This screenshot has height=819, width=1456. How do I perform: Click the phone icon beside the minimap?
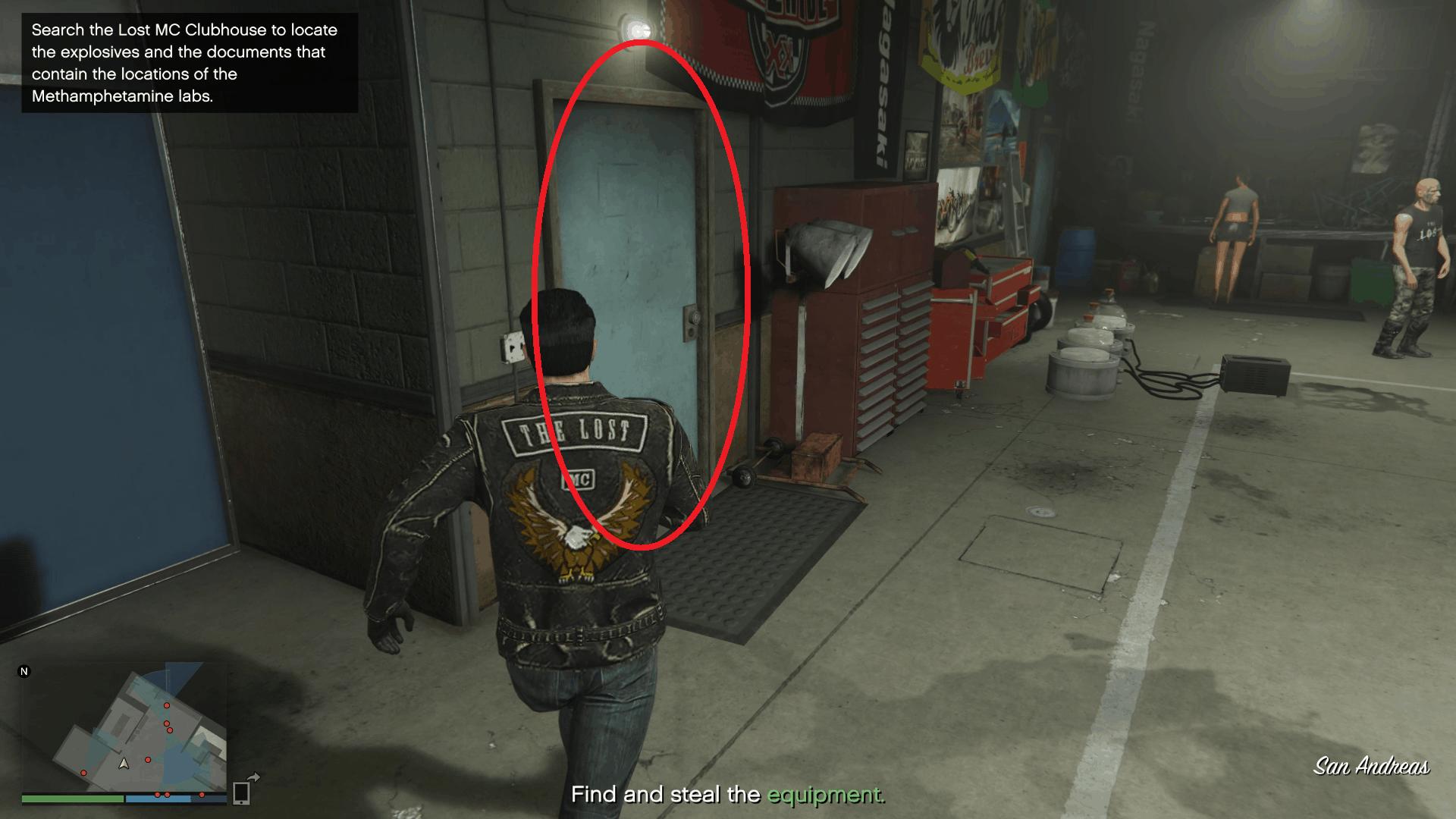242,794
